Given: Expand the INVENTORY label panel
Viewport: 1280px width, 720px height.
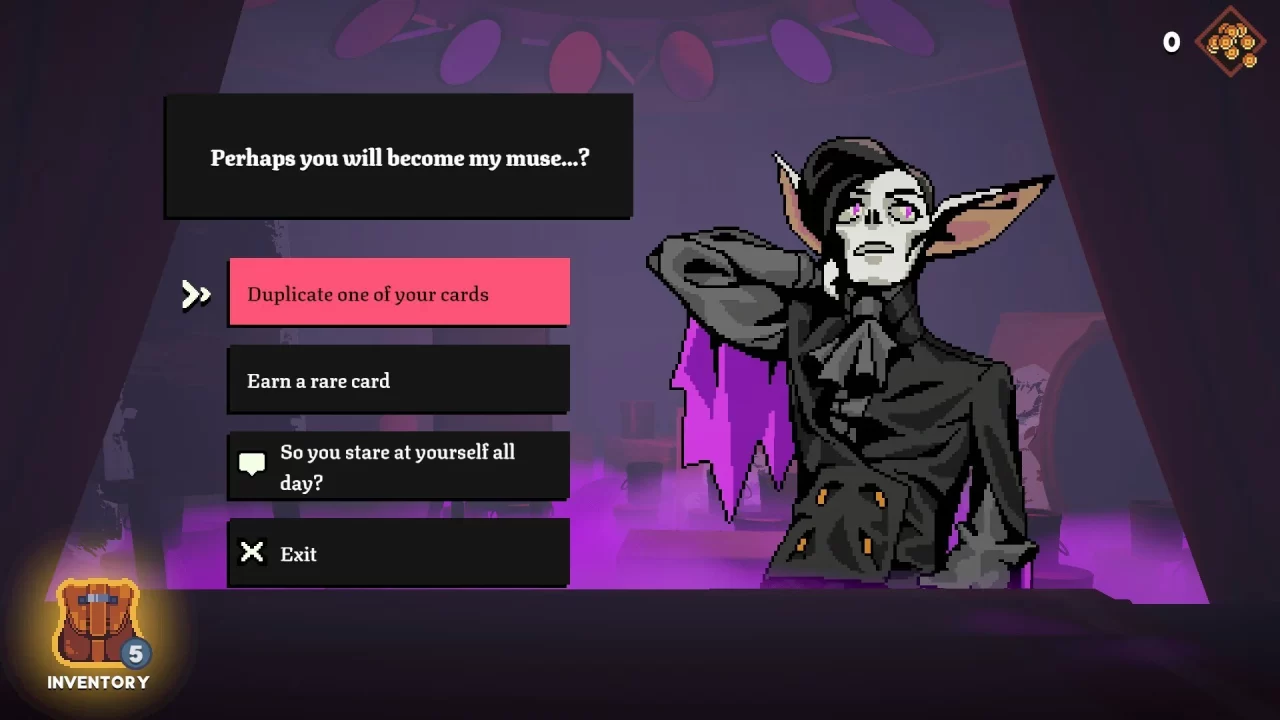Looking at the screenshot, I should pyautogui.click(x=97, y=682).
